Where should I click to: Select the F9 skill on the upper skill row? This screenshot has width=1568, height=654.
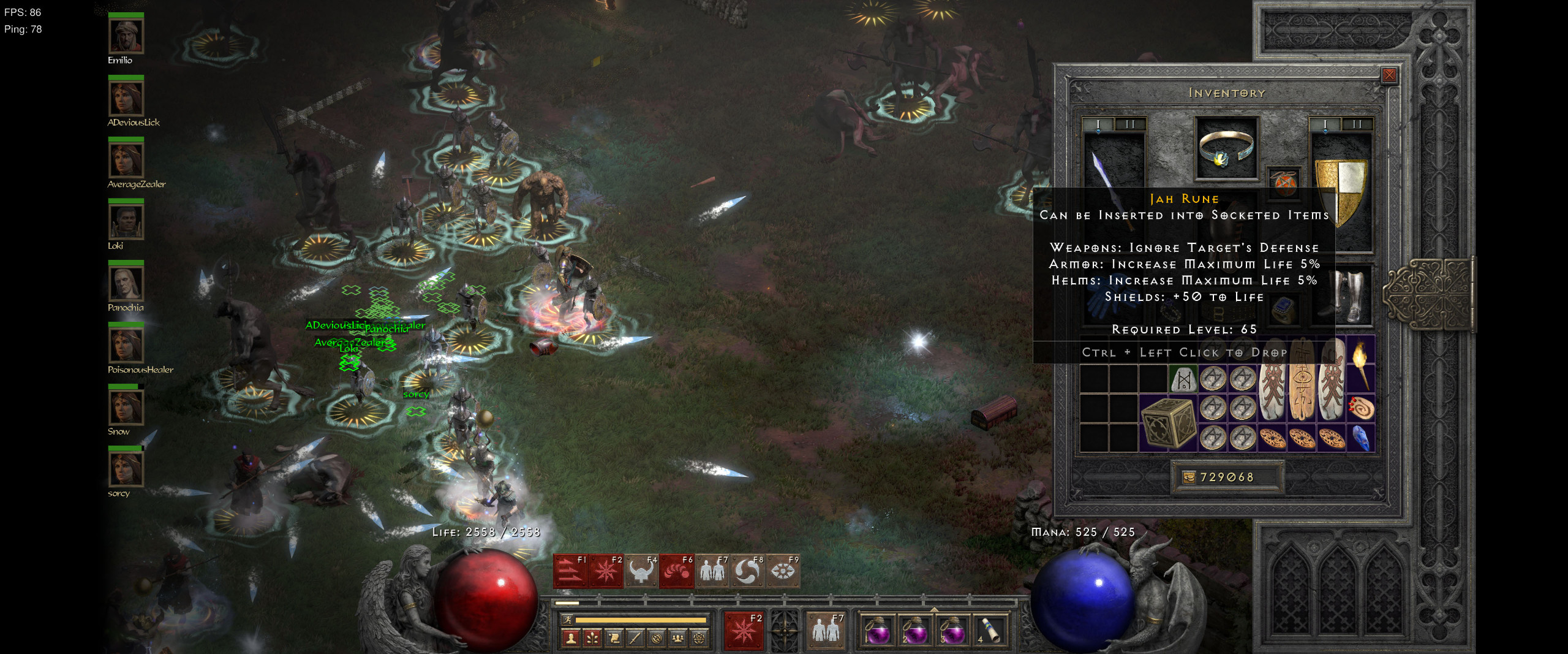click(782, 572)
